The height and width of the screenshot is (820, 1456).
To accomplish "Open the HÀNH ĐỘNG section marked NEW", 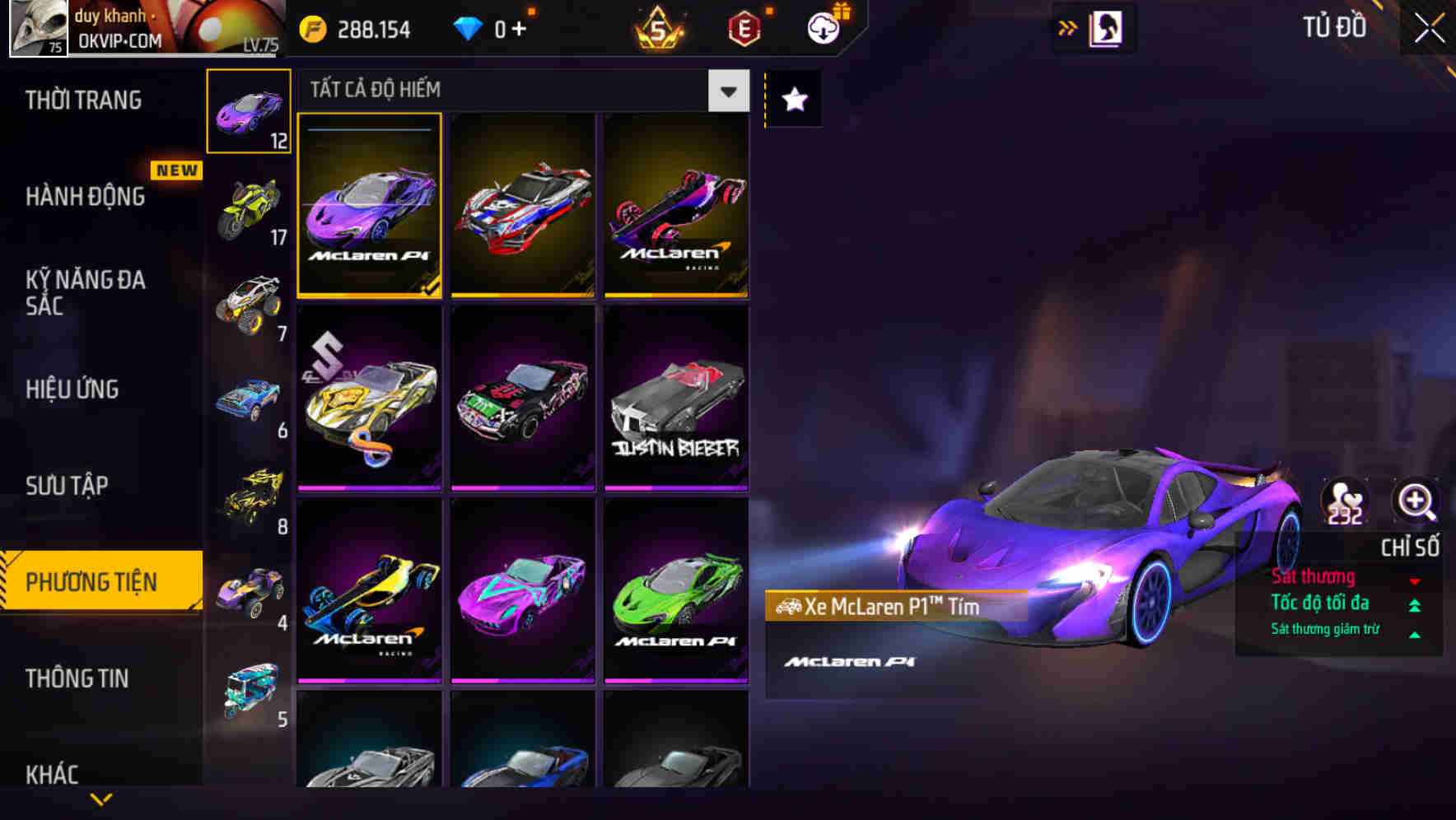I will (x=86, y=196).
